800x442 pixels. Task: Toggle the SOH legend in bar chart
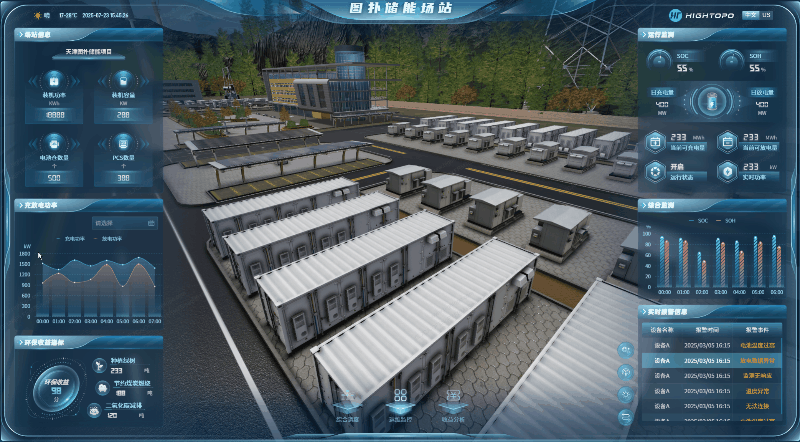[x=728, y=219]
